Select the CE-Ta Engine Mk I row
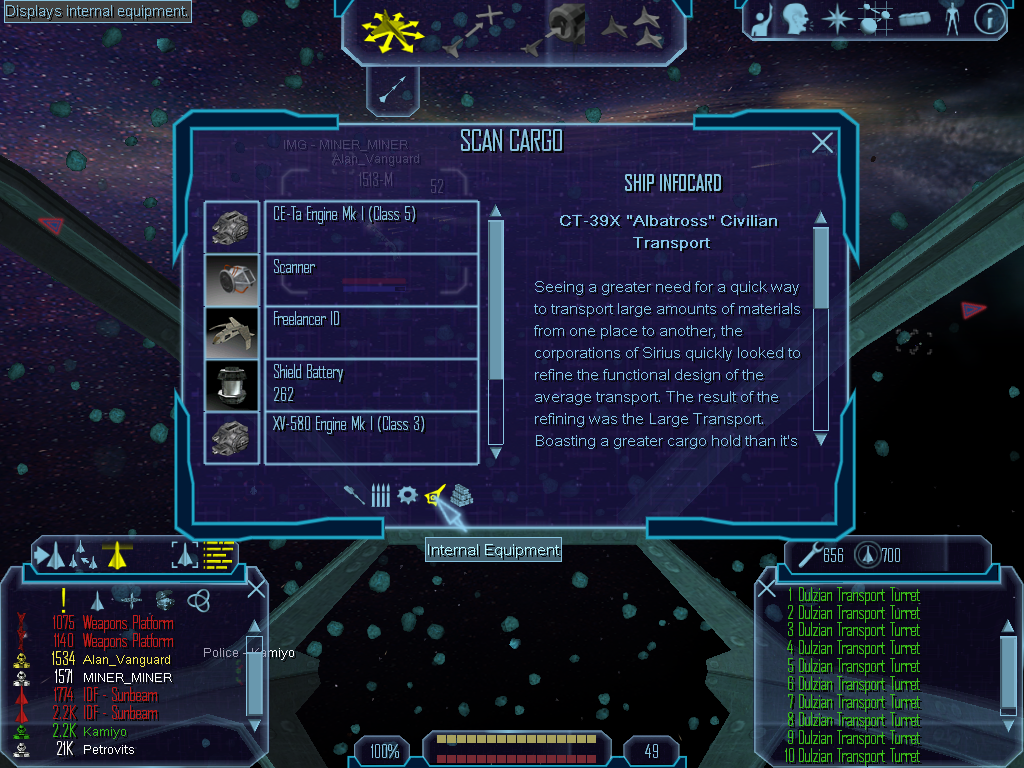The image size is (1024, 768). [371, 226]
